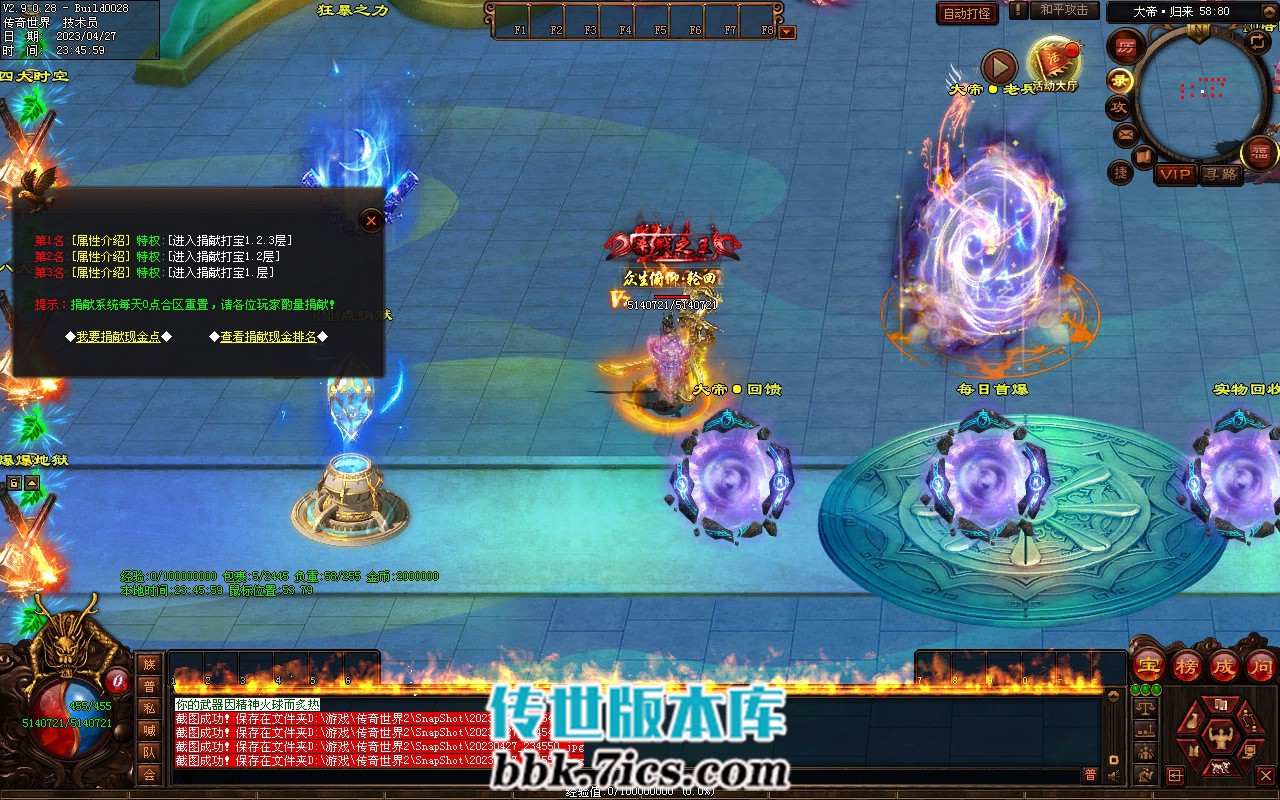The width and height of the screenshot is (1280, 800).
Task: Open the character panel muscle-man icon
Action: [x=1219, y=738]
